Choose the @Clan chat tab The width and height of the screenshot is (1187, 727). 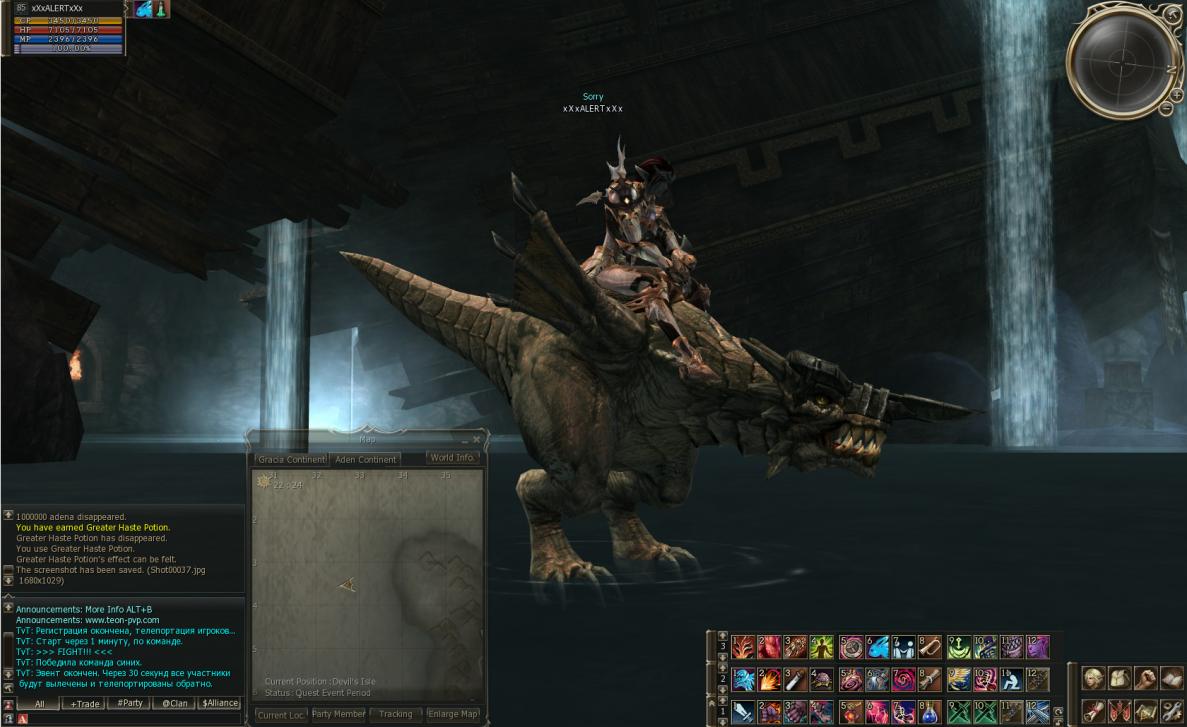pyautogui.click(x=175, y=703)
